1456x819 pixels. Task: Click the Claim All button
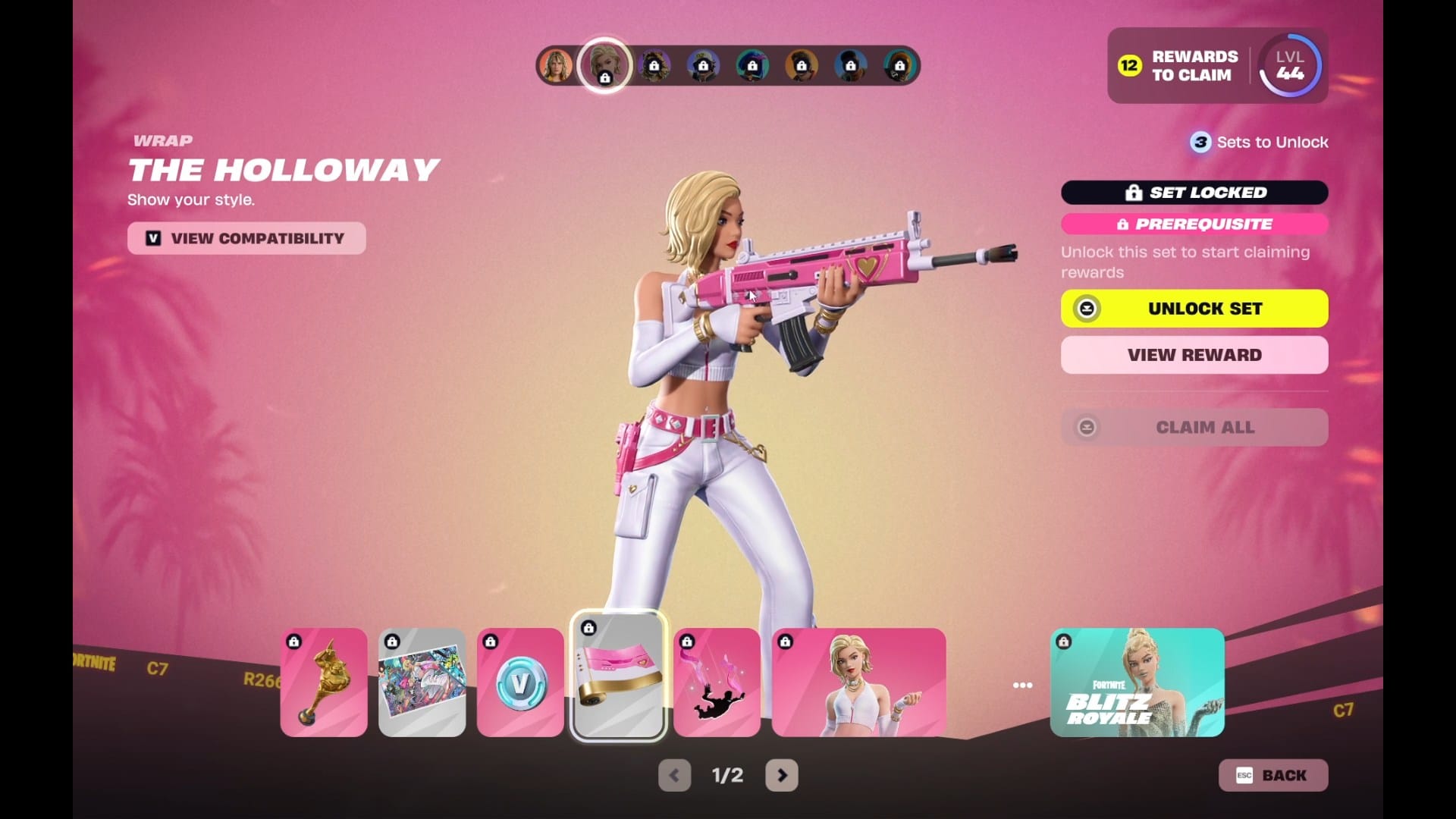[1194, 427]
